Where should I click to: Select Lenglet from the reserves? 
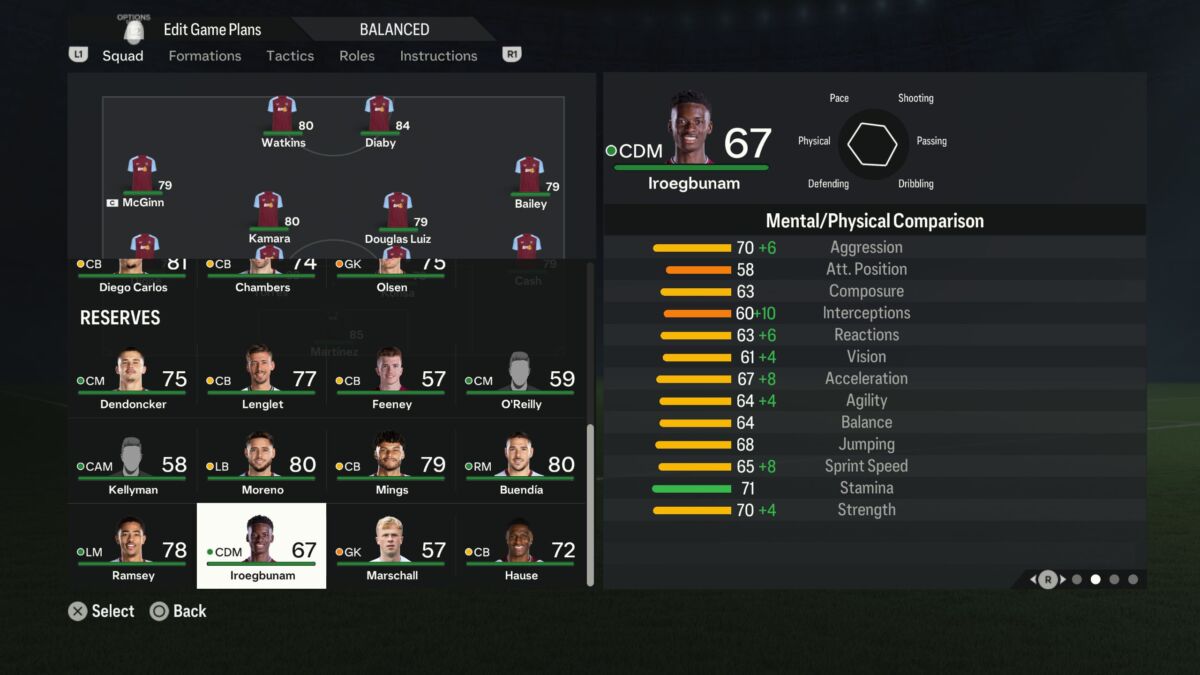[261, 382]
